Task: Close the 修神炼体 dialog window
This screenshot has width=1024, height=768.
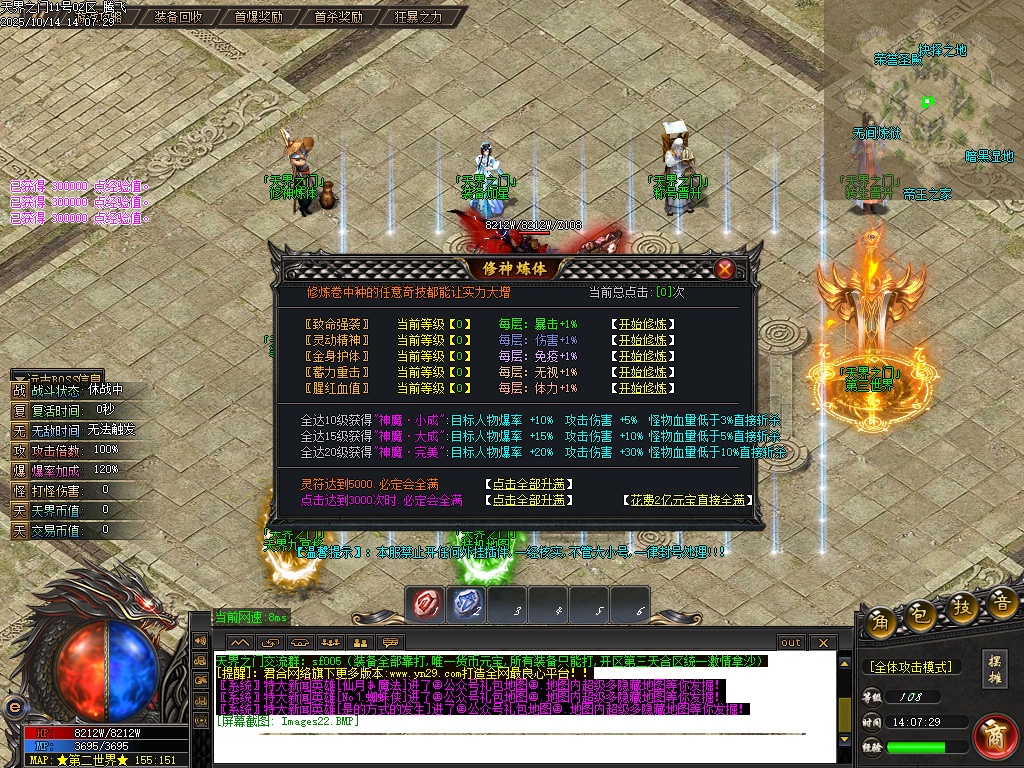Action: (725, 269)
